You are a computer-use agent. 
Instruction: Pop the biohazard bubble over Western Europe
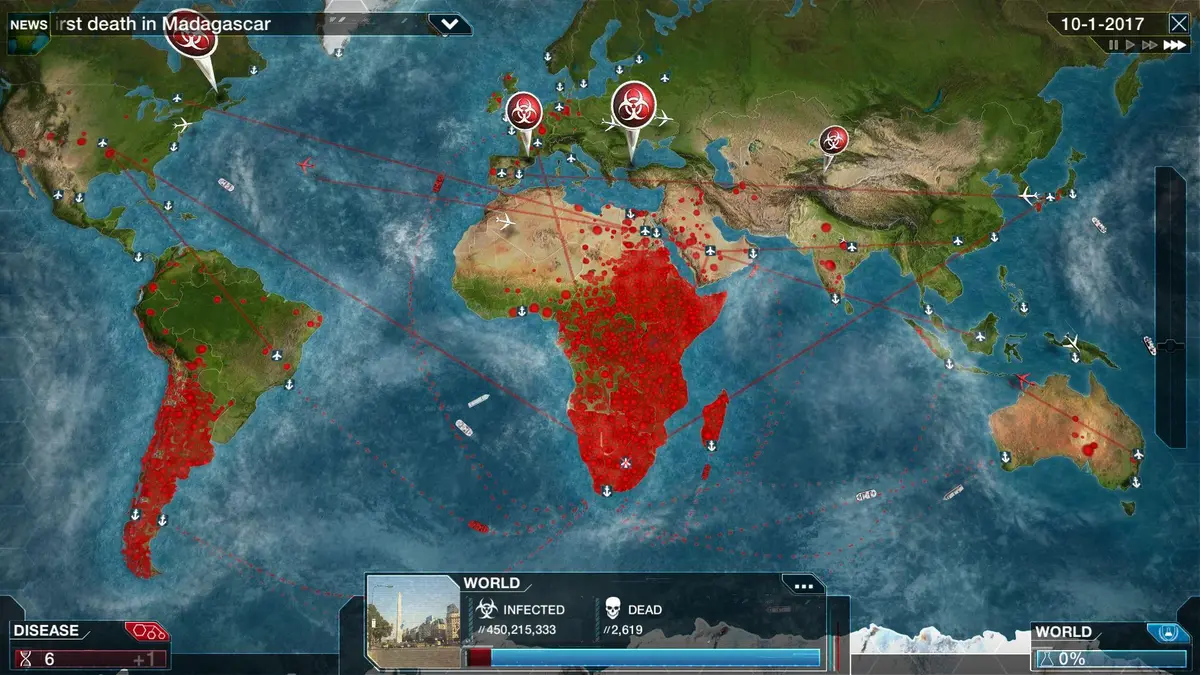[x=524, y=110]
